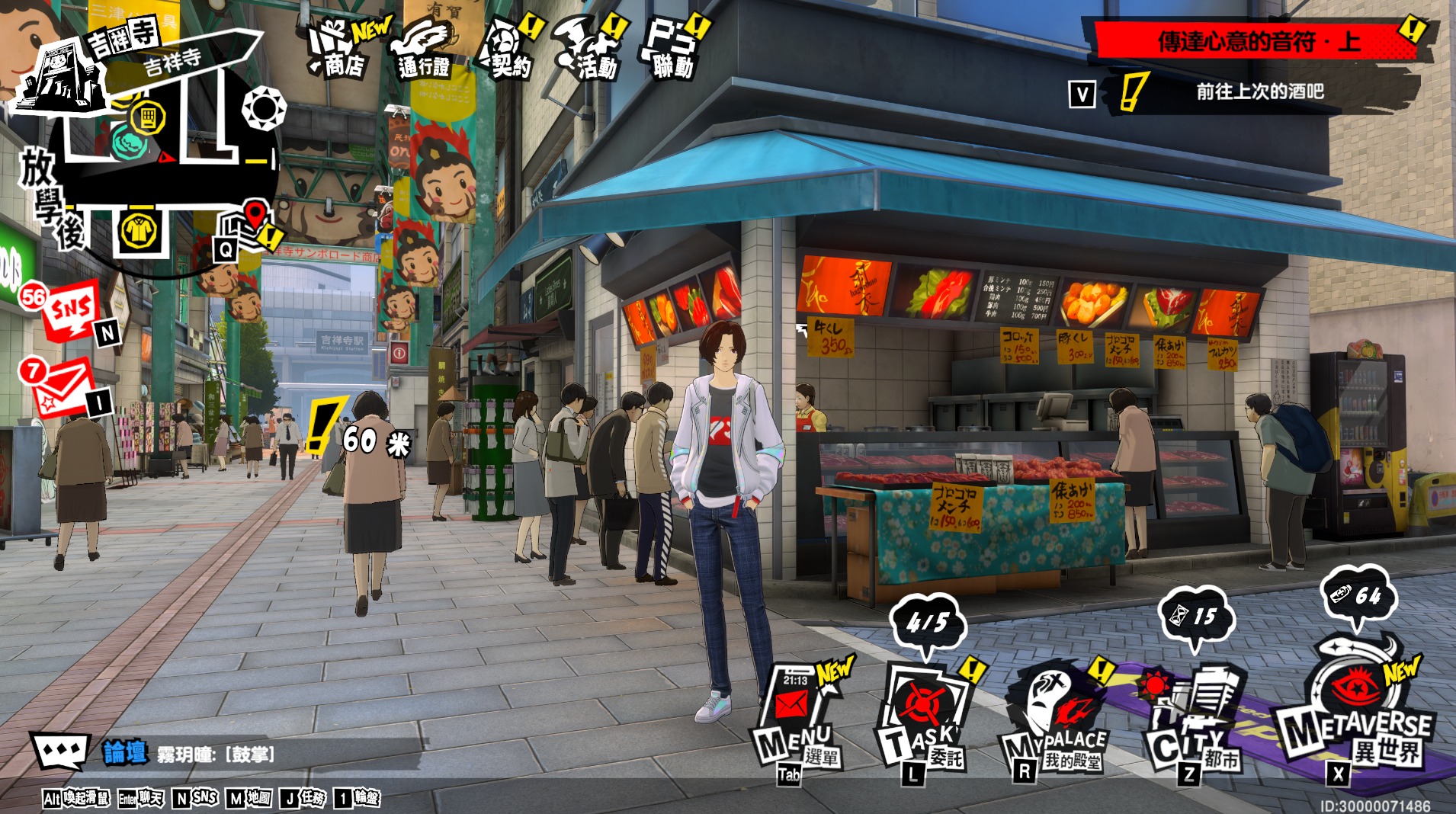Open the 活動 events menu

pyautogui.click(x=588, y=50)
